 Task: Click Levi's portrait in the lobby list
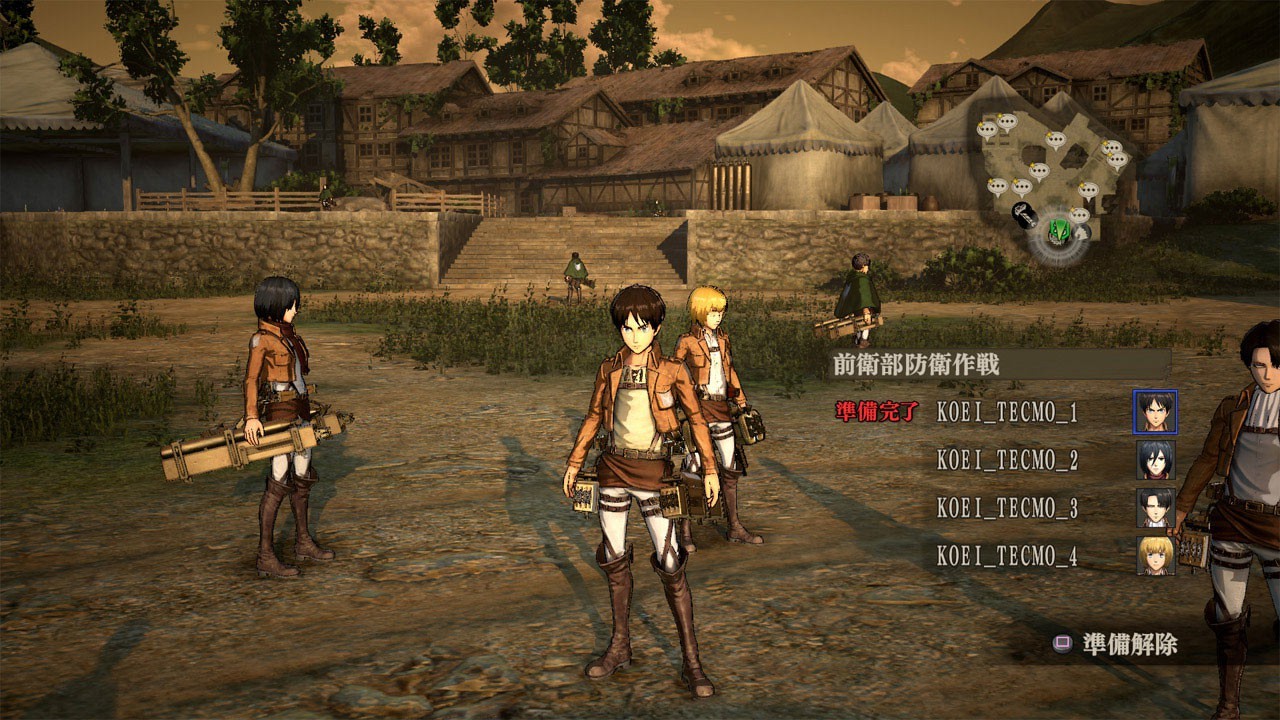(1155, 507)
